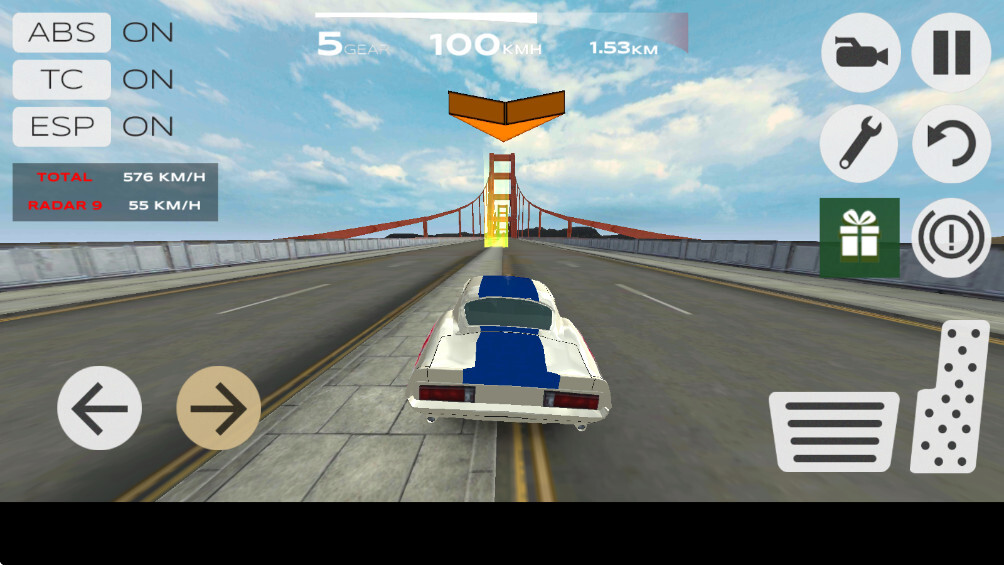Tap the brake pedal
The width and height of the screenshot is (1004, 565).
[x=833, y=431]
